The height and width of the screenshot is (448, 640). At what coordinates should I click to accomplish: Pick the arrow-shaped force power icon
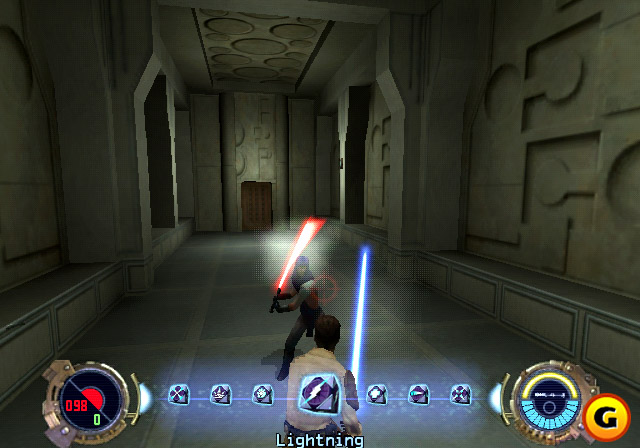tap(418, 394)
